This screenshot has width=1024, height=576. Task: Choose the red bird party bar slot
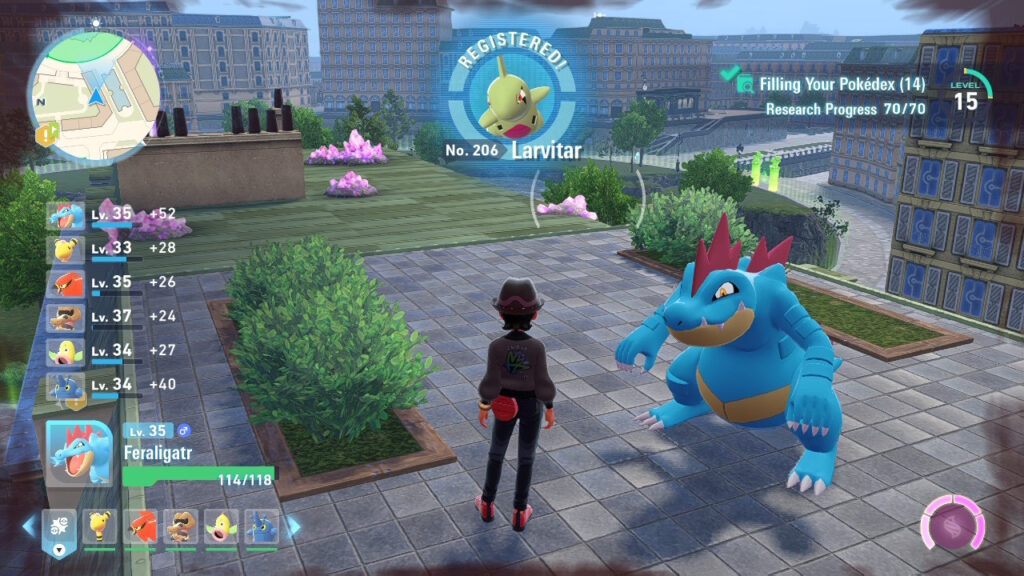(x=141, y=527)
